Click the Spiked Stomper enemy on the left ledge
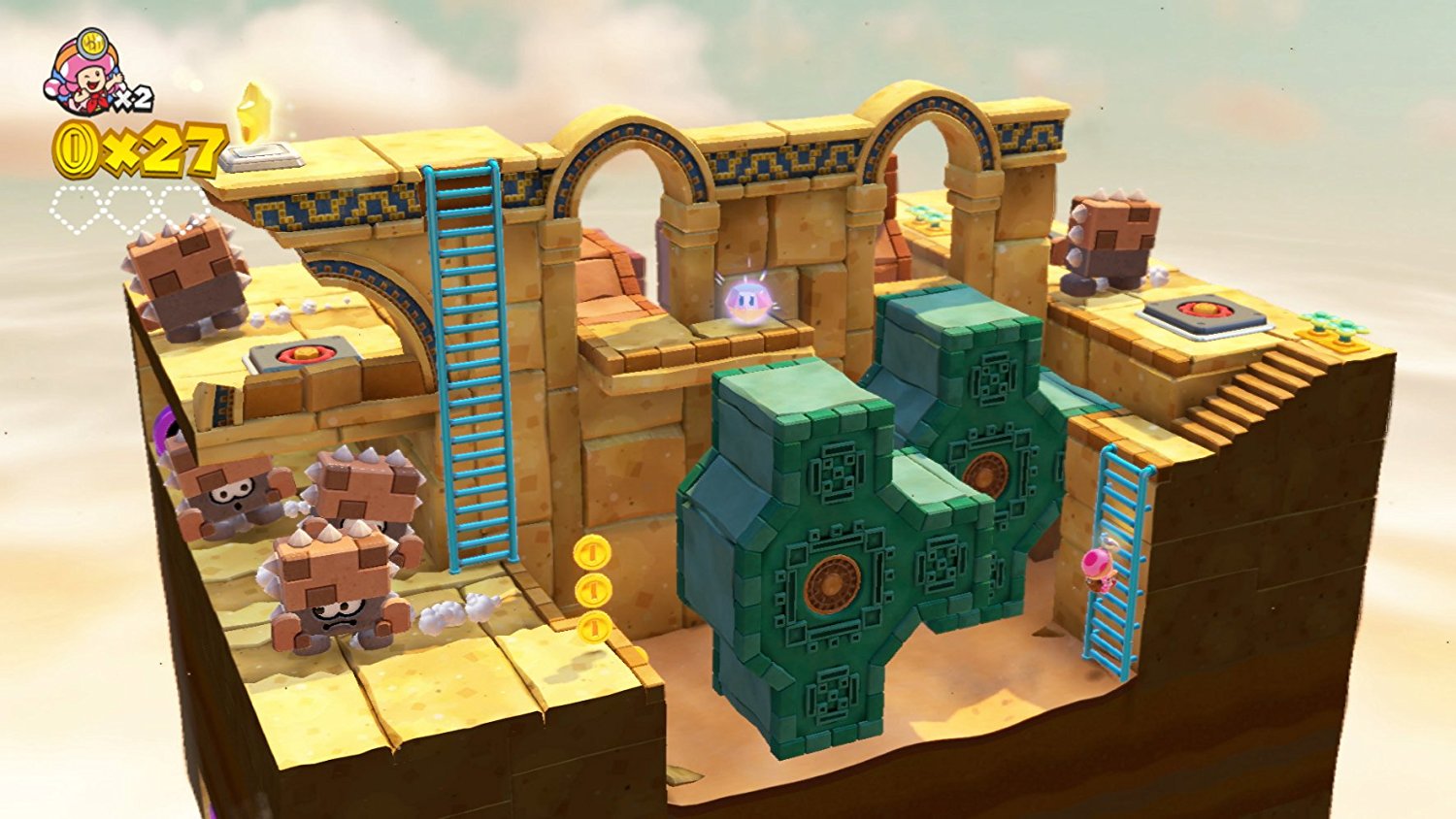 184,272
